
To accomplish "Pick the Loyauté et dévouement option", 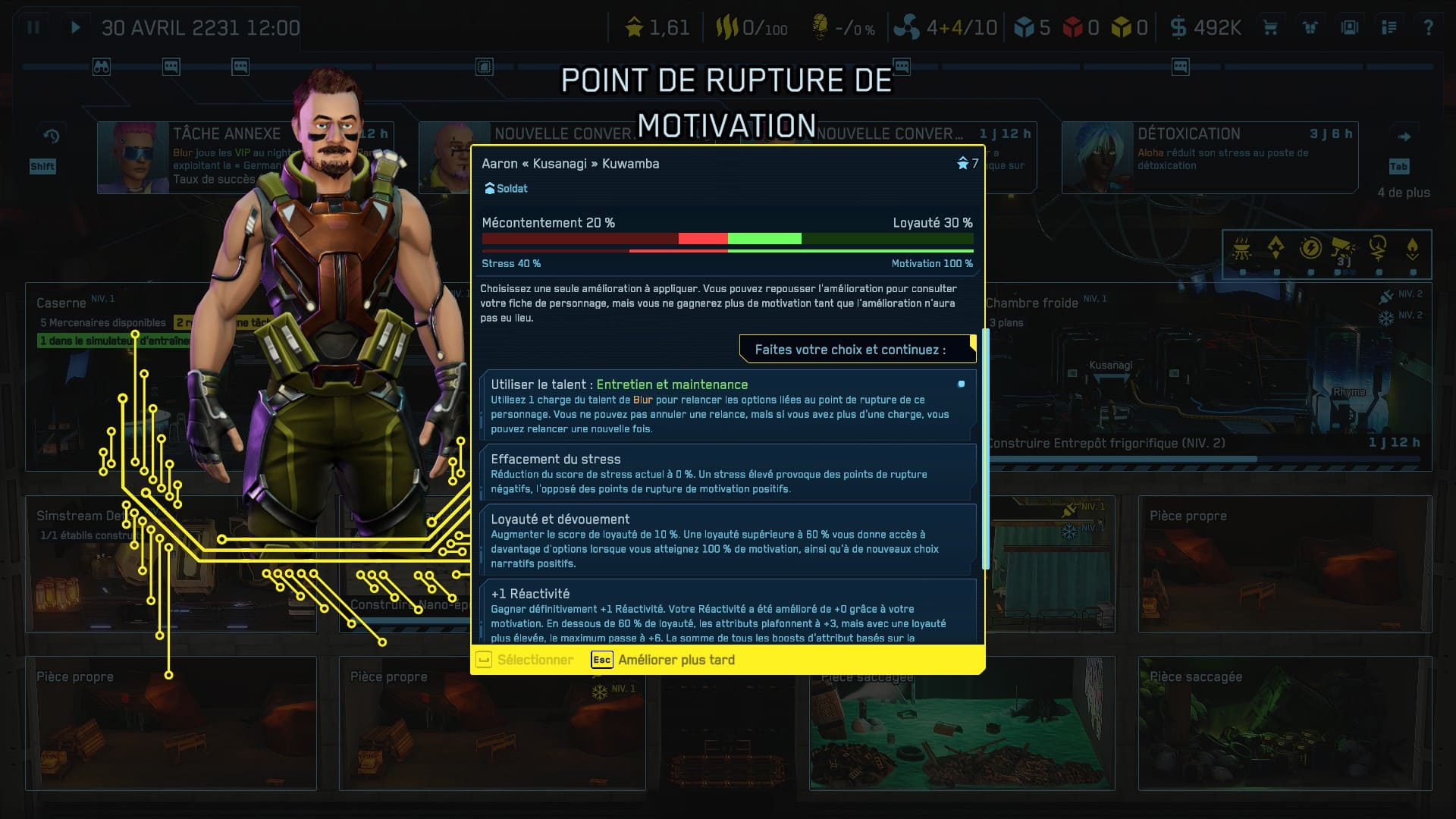I will [727, 540].
